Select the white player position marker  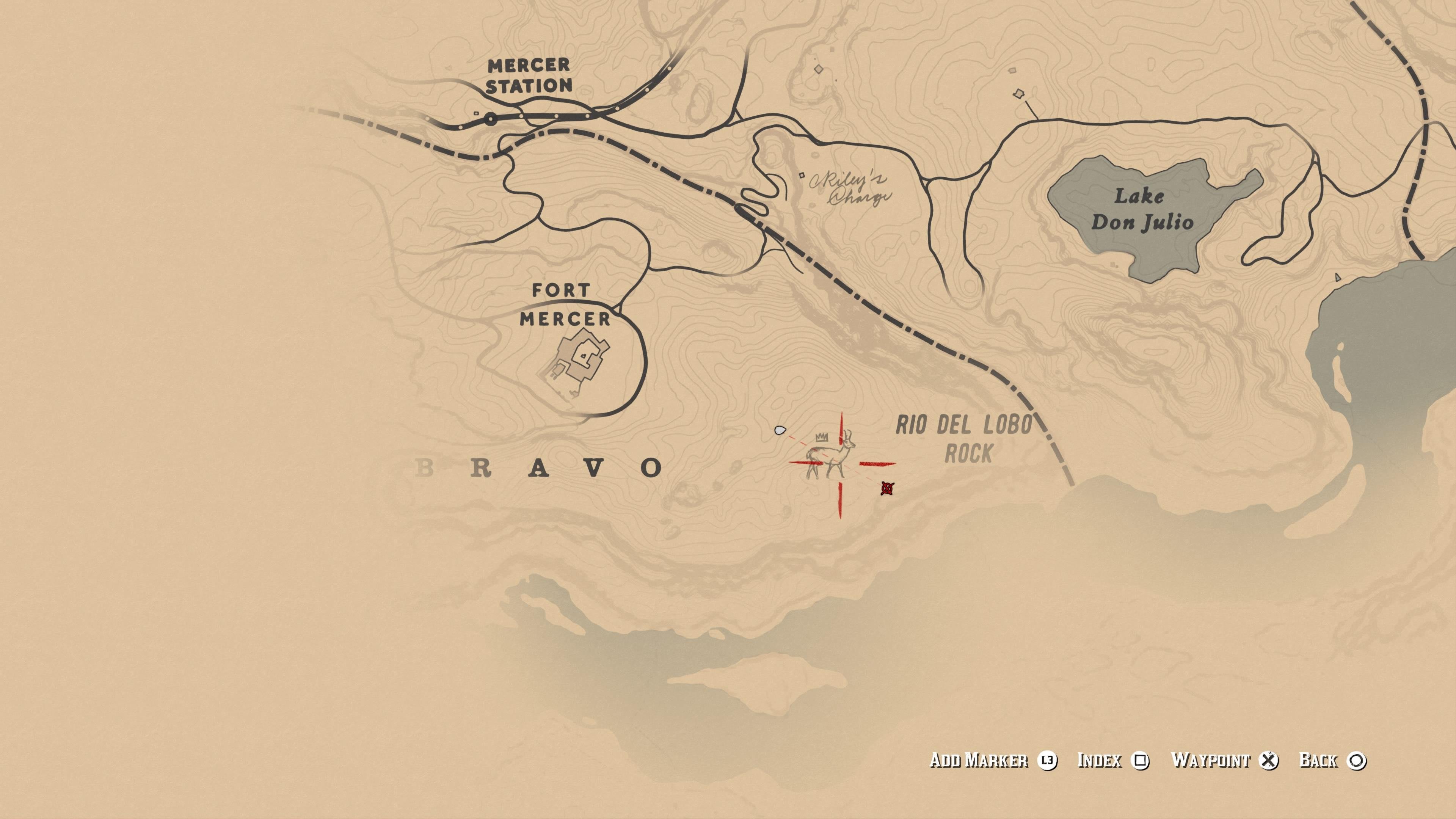[x=780, y=431]
